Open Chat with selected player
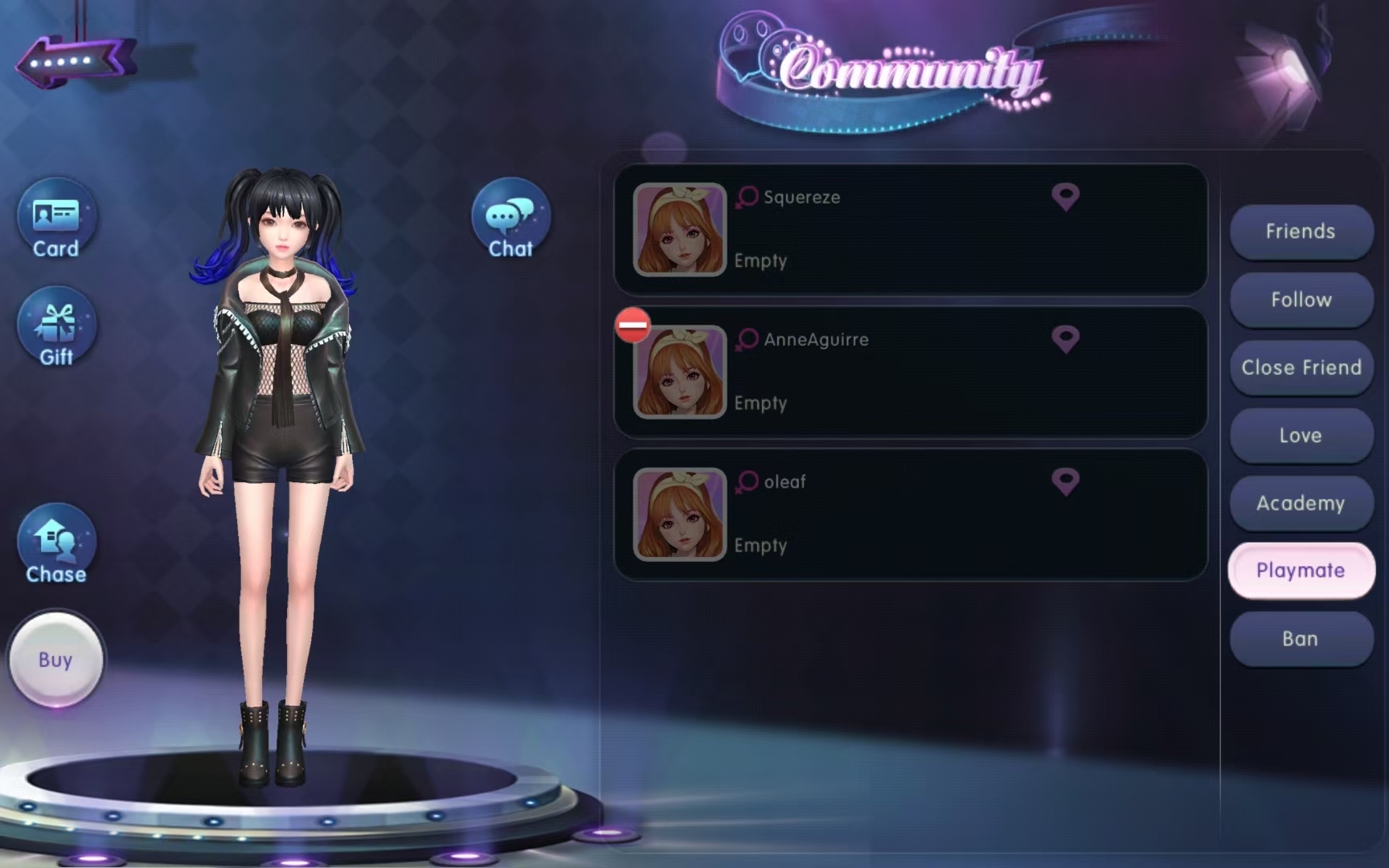Image resolution: width=1389 pixels, height=868 pixels. click(510, 219)
